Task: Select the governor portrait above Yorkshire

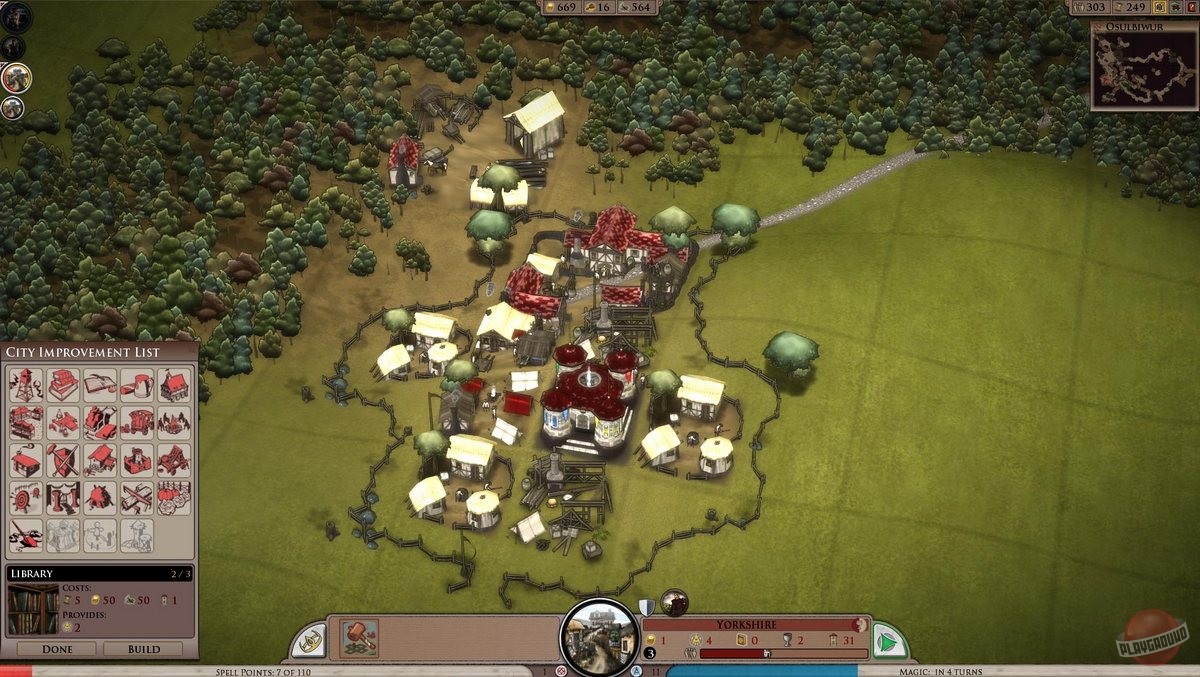Action: coord(675,602)
